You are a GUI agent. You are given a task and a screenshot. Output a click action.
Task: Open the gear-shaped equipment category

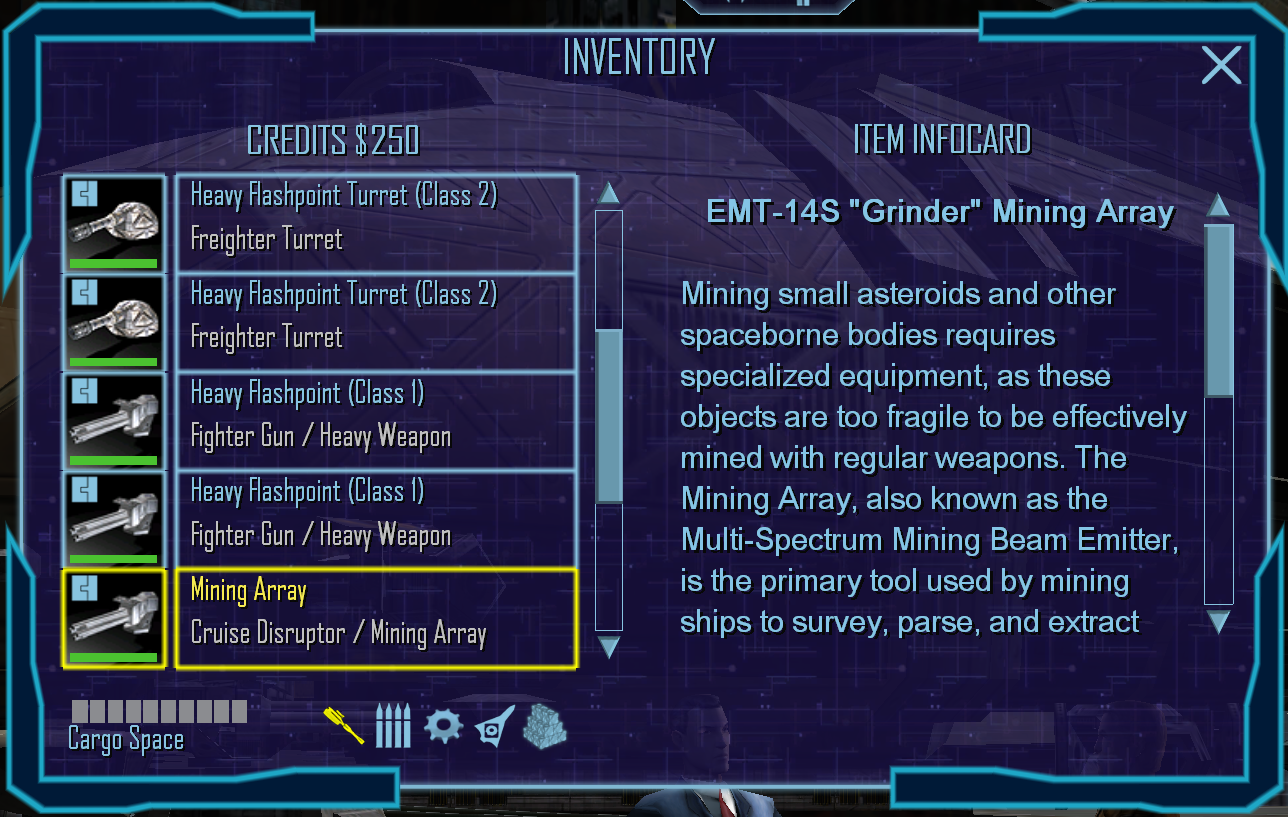click(x=443, y=725)
